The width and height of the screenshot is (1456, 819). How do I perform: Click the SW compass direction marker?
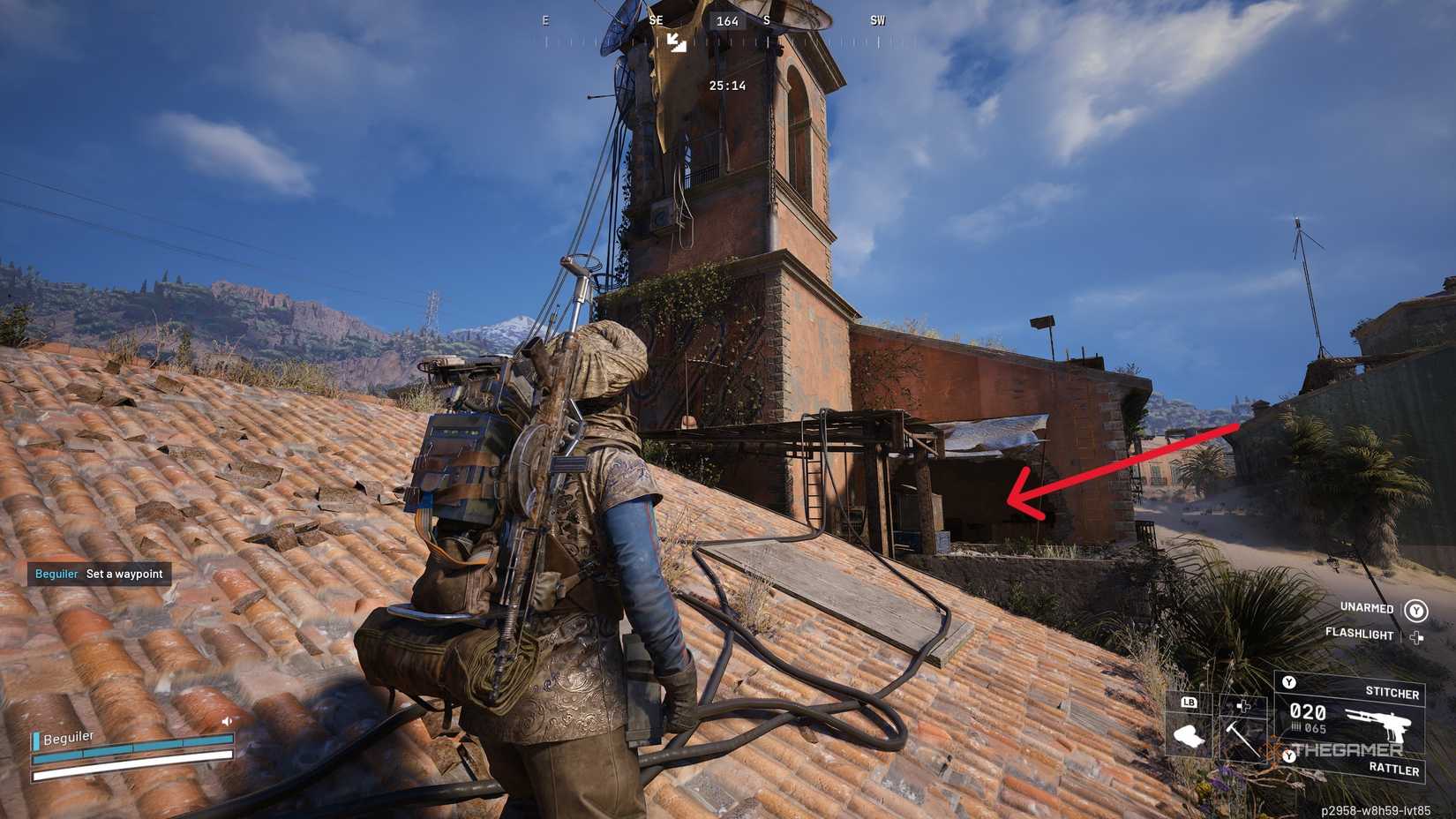[876, 20]
